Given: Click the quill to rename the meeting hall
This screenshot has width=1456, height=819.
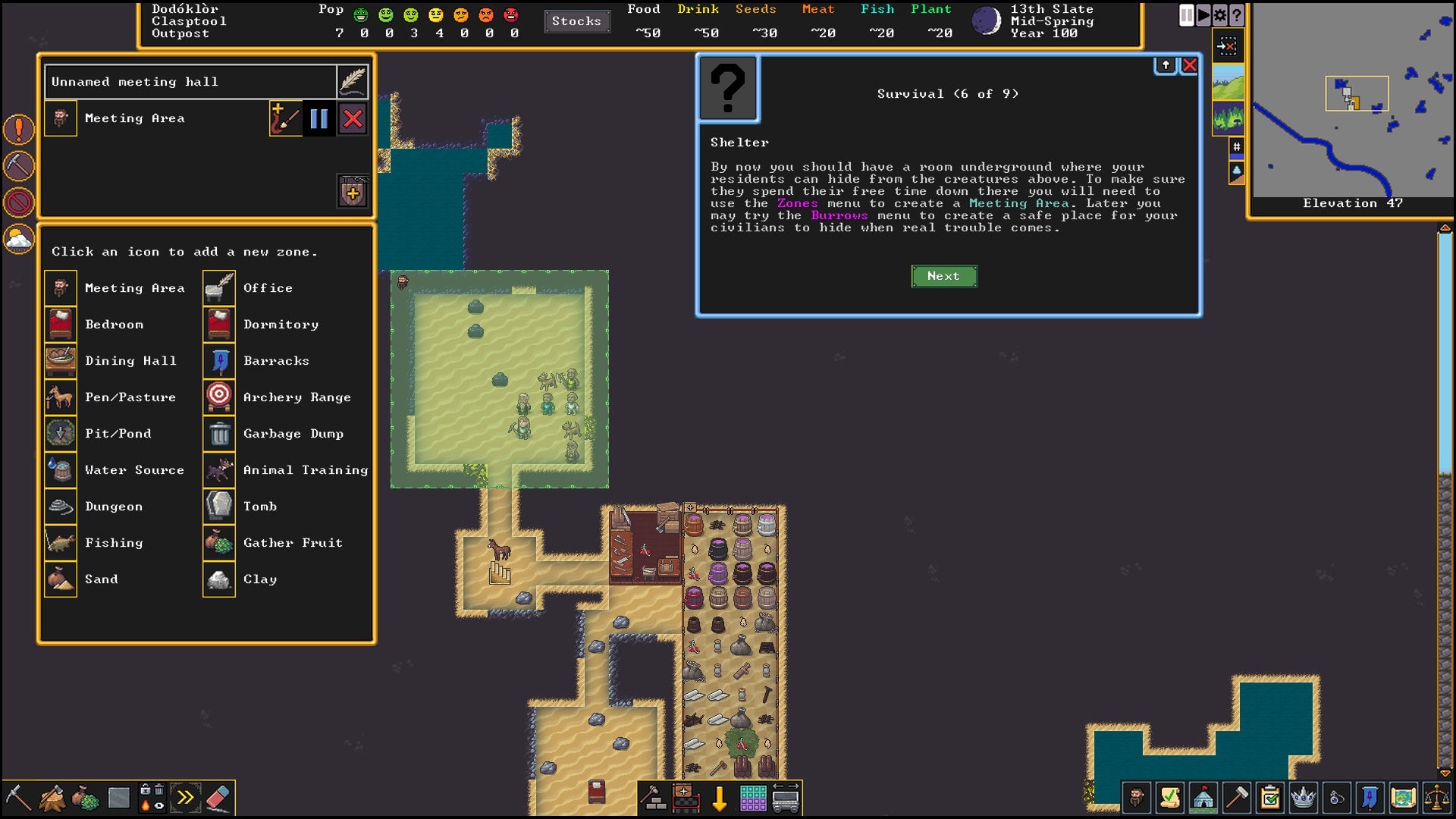Looking at the screenshot, I should tap(353, 81).
